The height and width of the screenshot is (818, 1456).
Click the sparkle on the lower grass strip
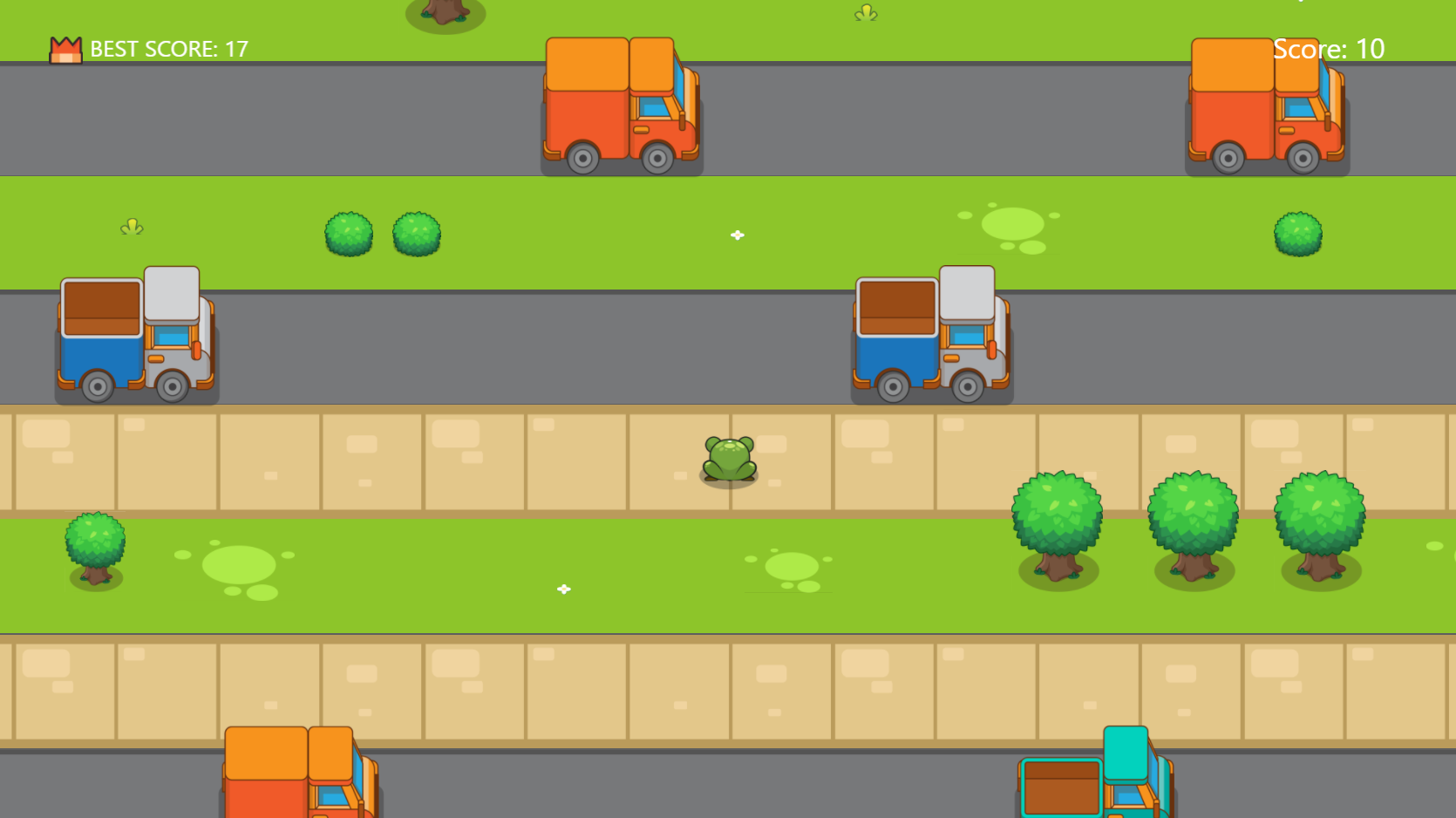pyautogui.click(x=563, y=589)
